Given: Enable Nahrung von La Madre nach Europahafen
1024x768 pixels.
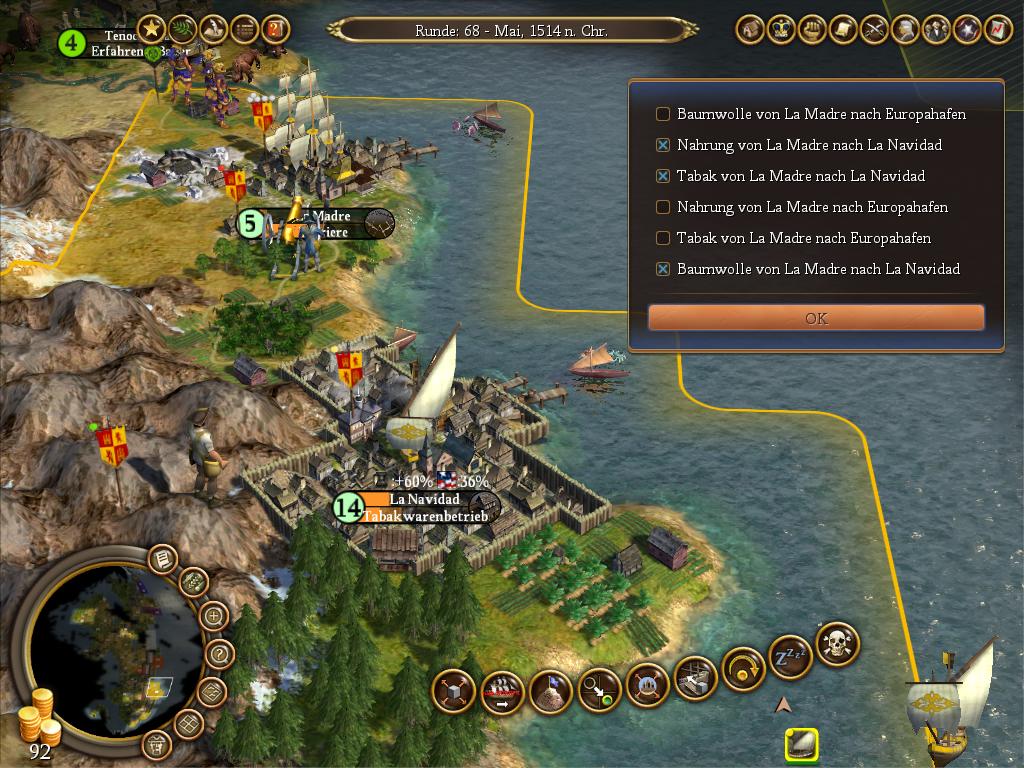Looking at the screenshot, I should (663, 207).
